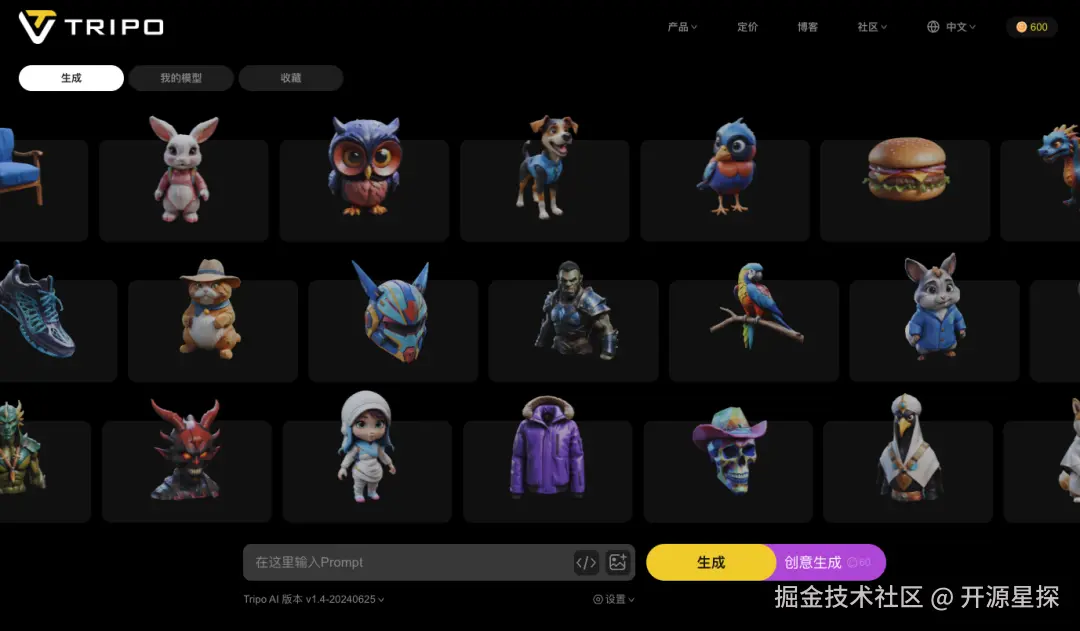Click the Prompt text input field
Viewport: 1080px width, 631px height.
click(x=405, y=563)
